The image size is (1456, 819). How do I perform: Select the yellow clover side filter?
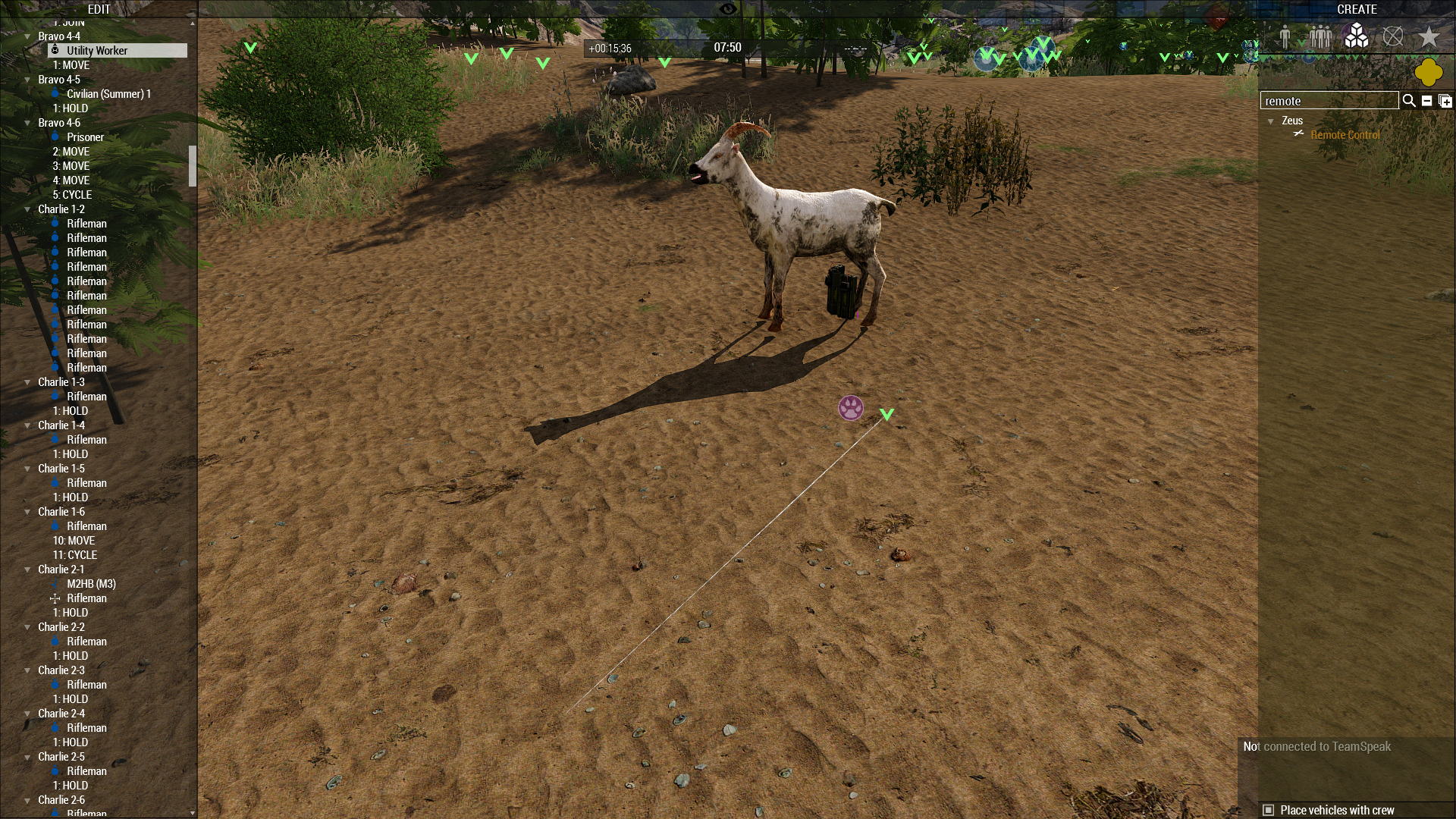1428,73
